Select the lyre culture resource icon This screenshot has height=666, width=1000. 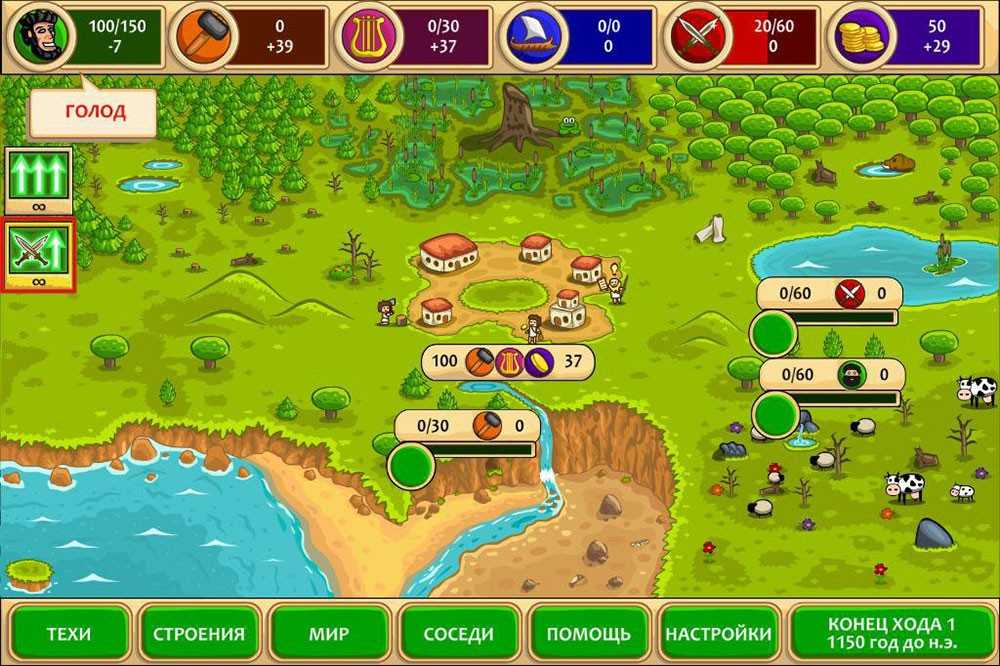coord(366,36)
